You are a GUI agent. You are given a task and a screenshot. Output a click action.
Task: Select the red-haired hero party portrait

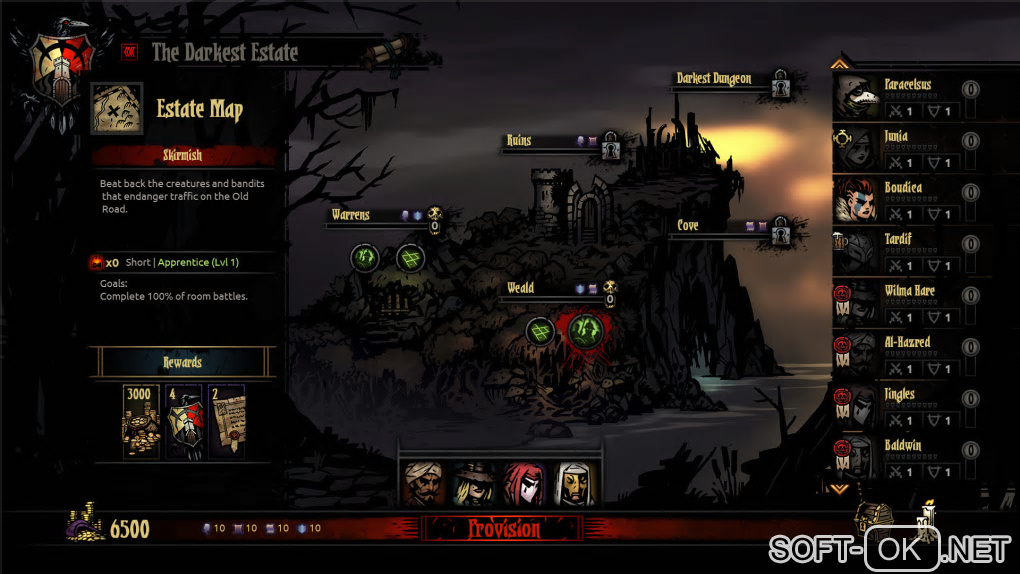pyautogui.click(x=524, y=484)
